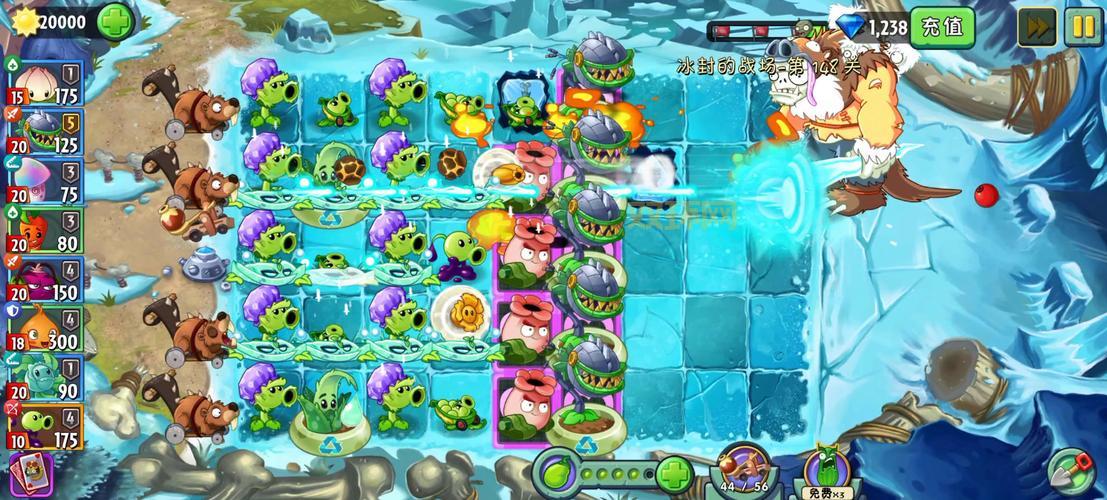Open the 充值 recharge shop
Viewport: 1107px width, 500px height.
[x=941, y=27]
